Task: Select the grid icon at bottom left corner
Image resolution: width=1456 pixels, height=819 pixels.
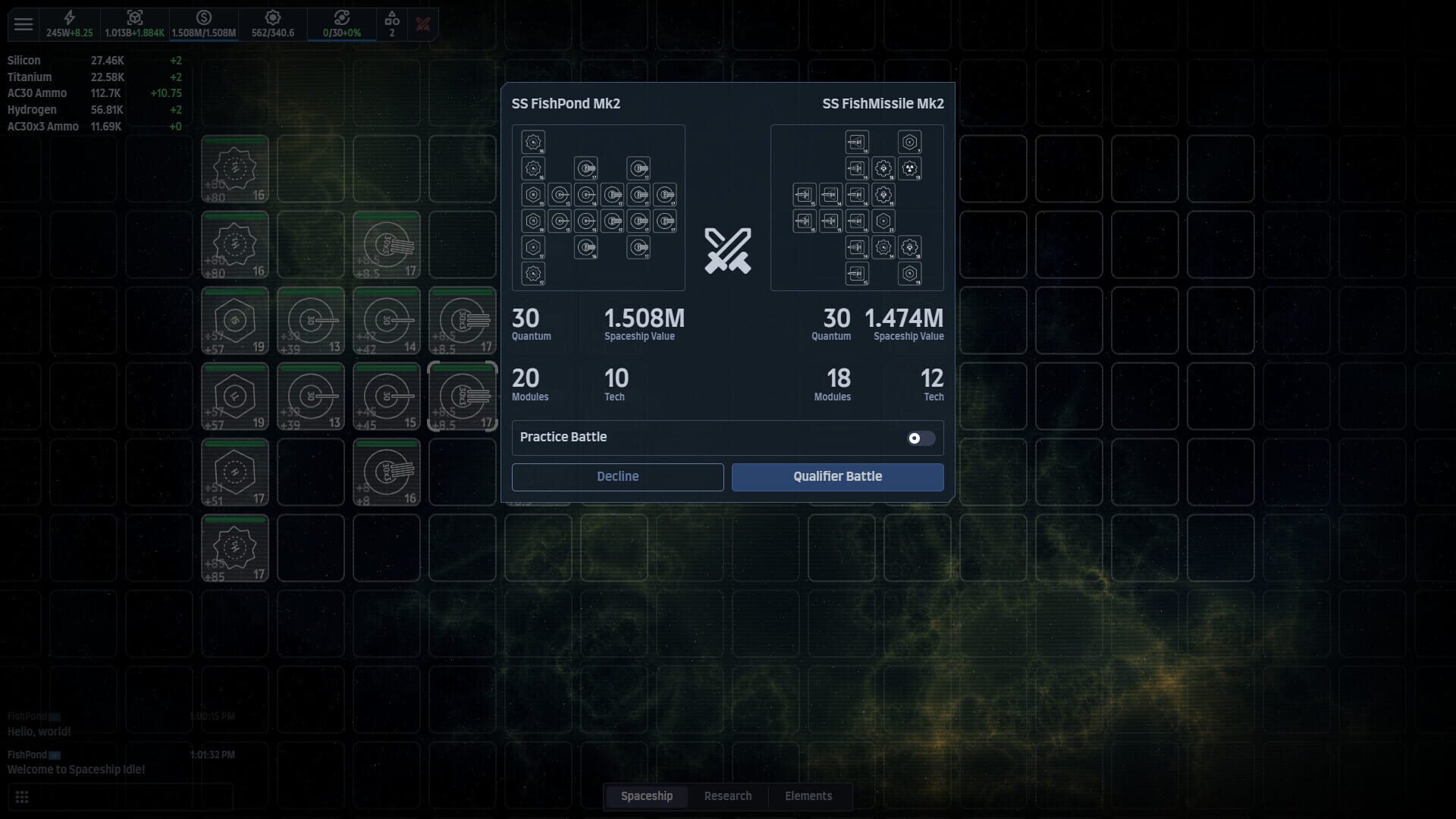Action: [x=23, y=797]
